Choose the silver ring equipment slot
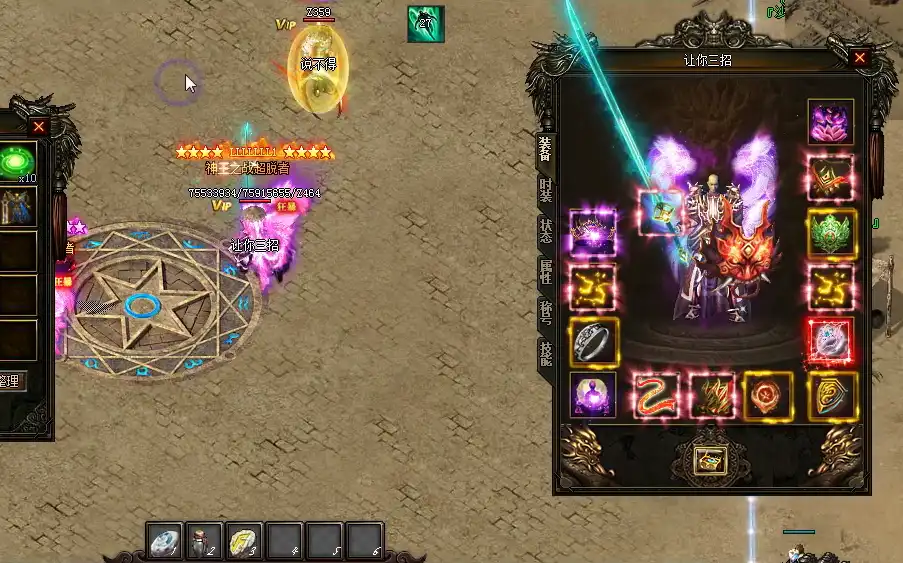Viewport: 903px width, 563px height. coord(593,341)
